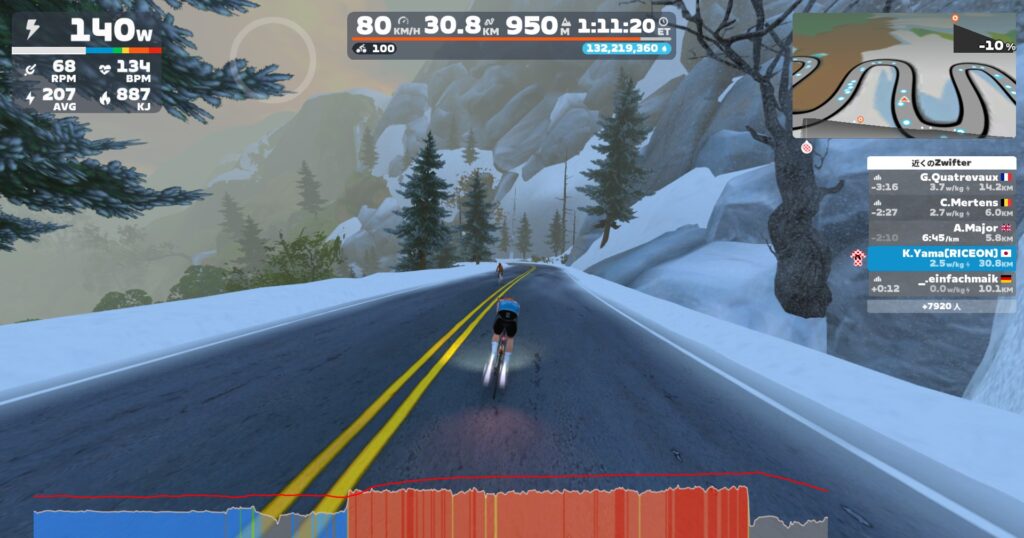Click the route minimap
Image resolution: width=1024 pixels, height=538 pixels.
[x=905, y=77]
